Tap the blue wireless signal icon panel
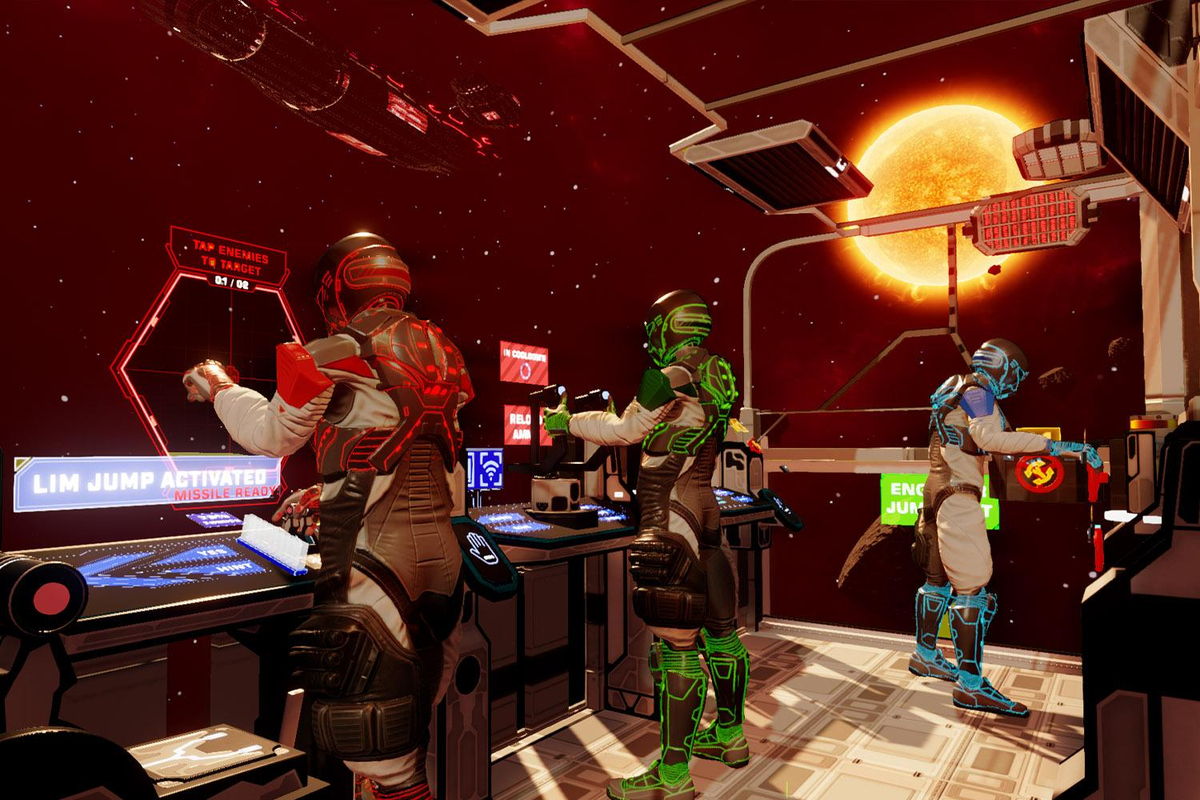 click(x=485, y=468)
